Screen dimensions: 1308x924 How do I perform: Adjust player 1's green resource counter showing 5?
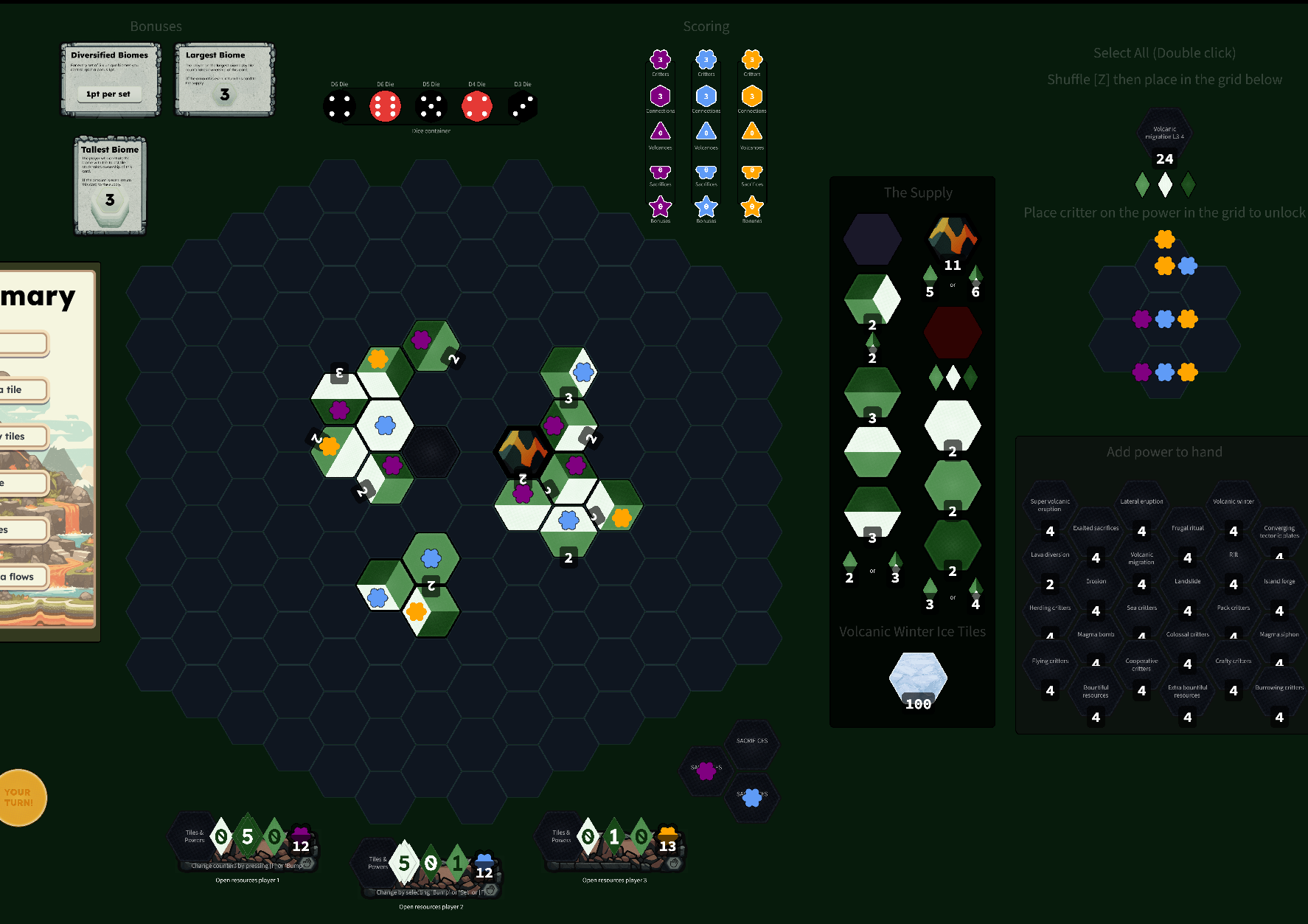coord(246,836)
